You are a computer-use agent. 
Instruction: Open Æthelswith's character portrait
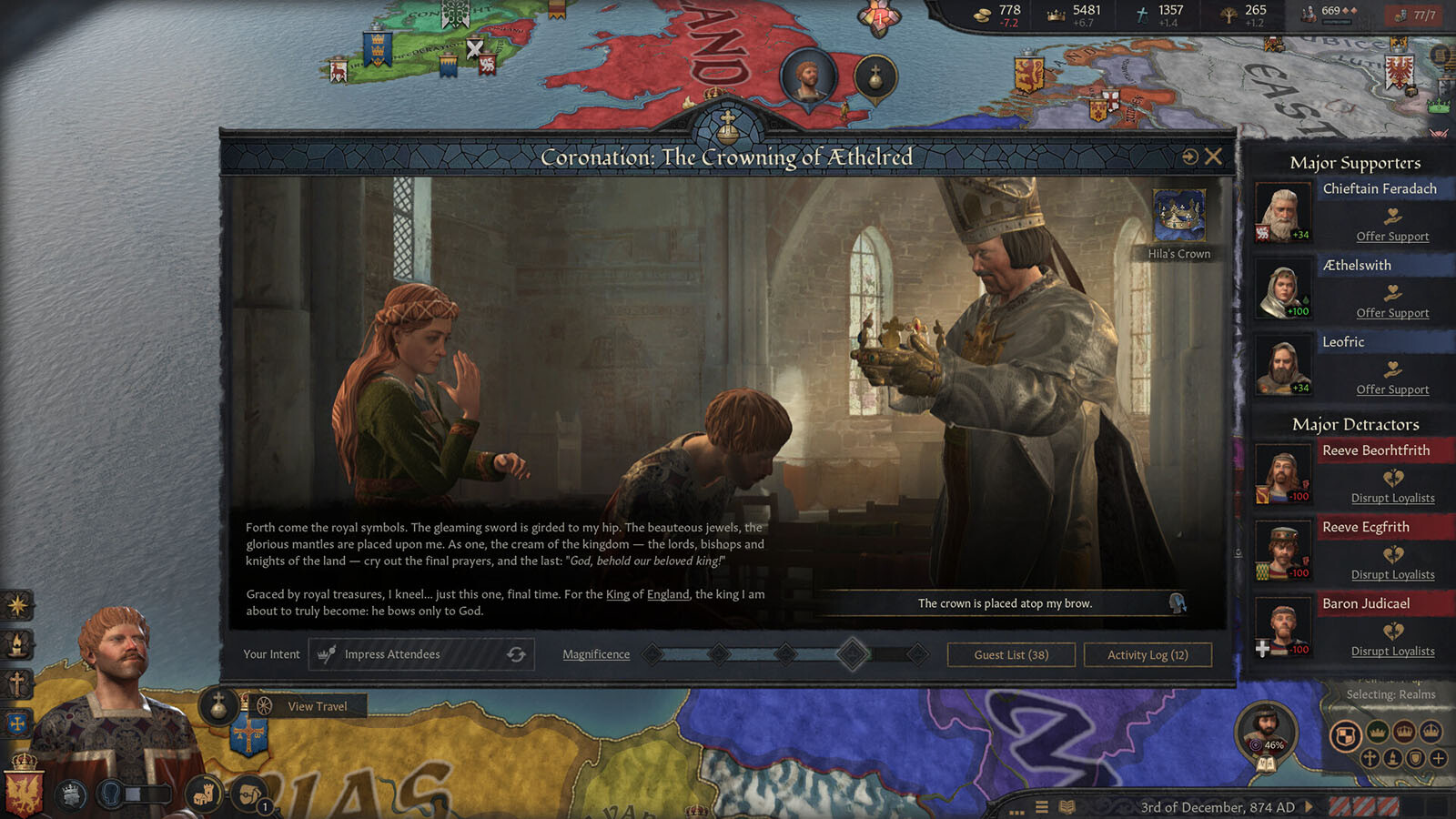click(x=1283, y=290)
